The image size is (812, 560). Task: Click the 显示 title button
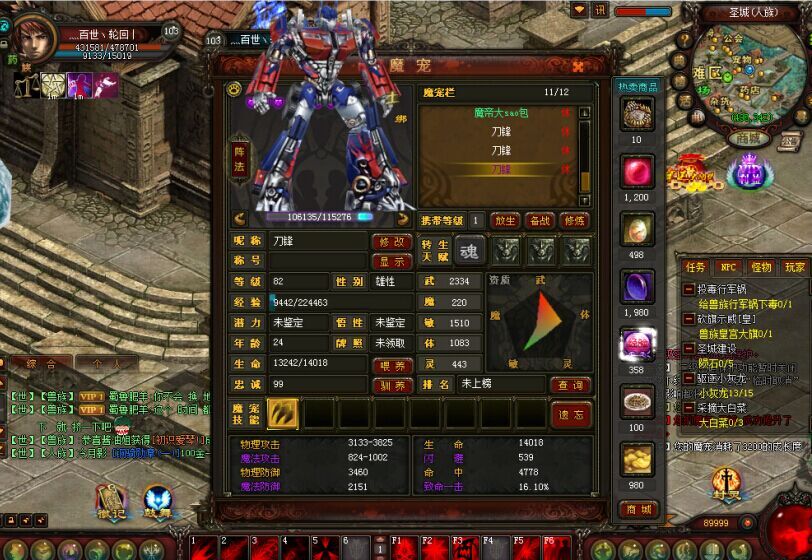point(392,261)
